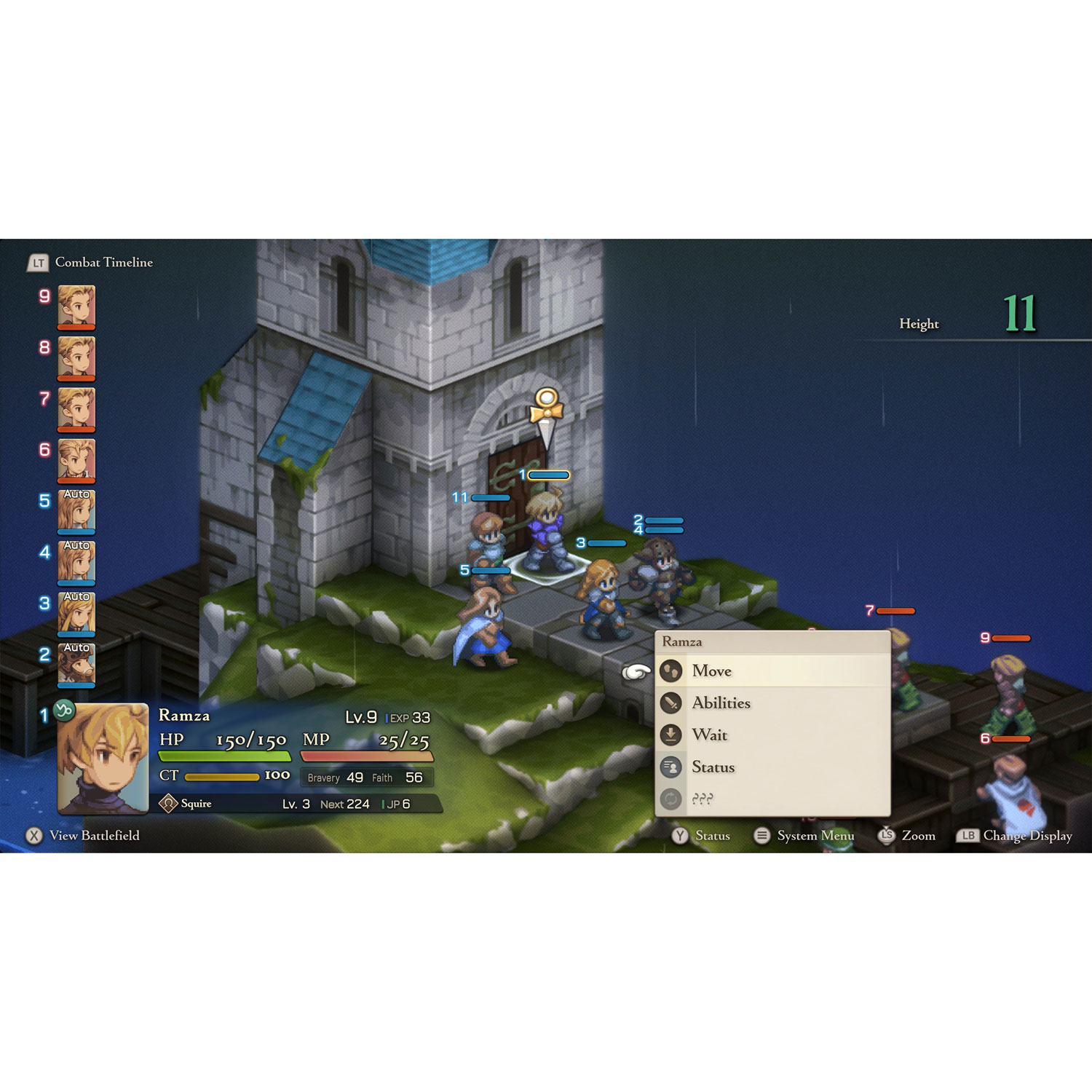Screen dimensions: 1092x1092
Task: Click the Abilities sword icon
Action: (x=671, y=702)
